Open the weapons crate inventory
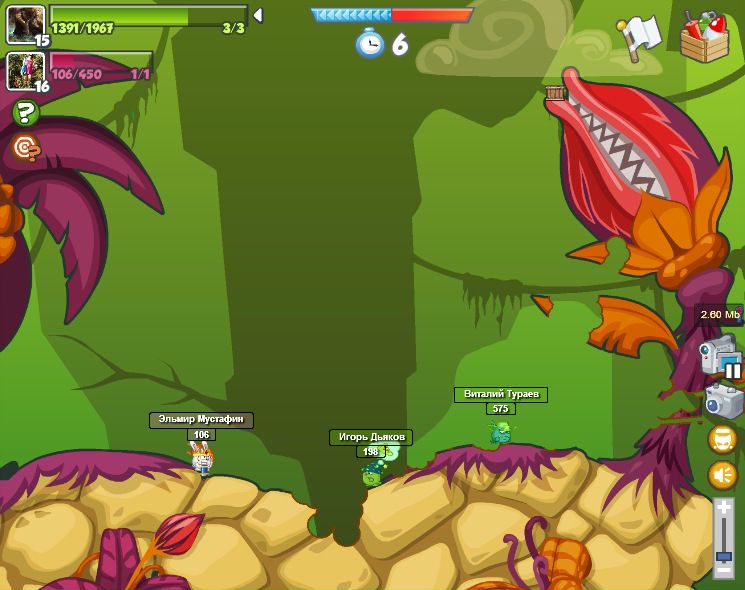 704,36
